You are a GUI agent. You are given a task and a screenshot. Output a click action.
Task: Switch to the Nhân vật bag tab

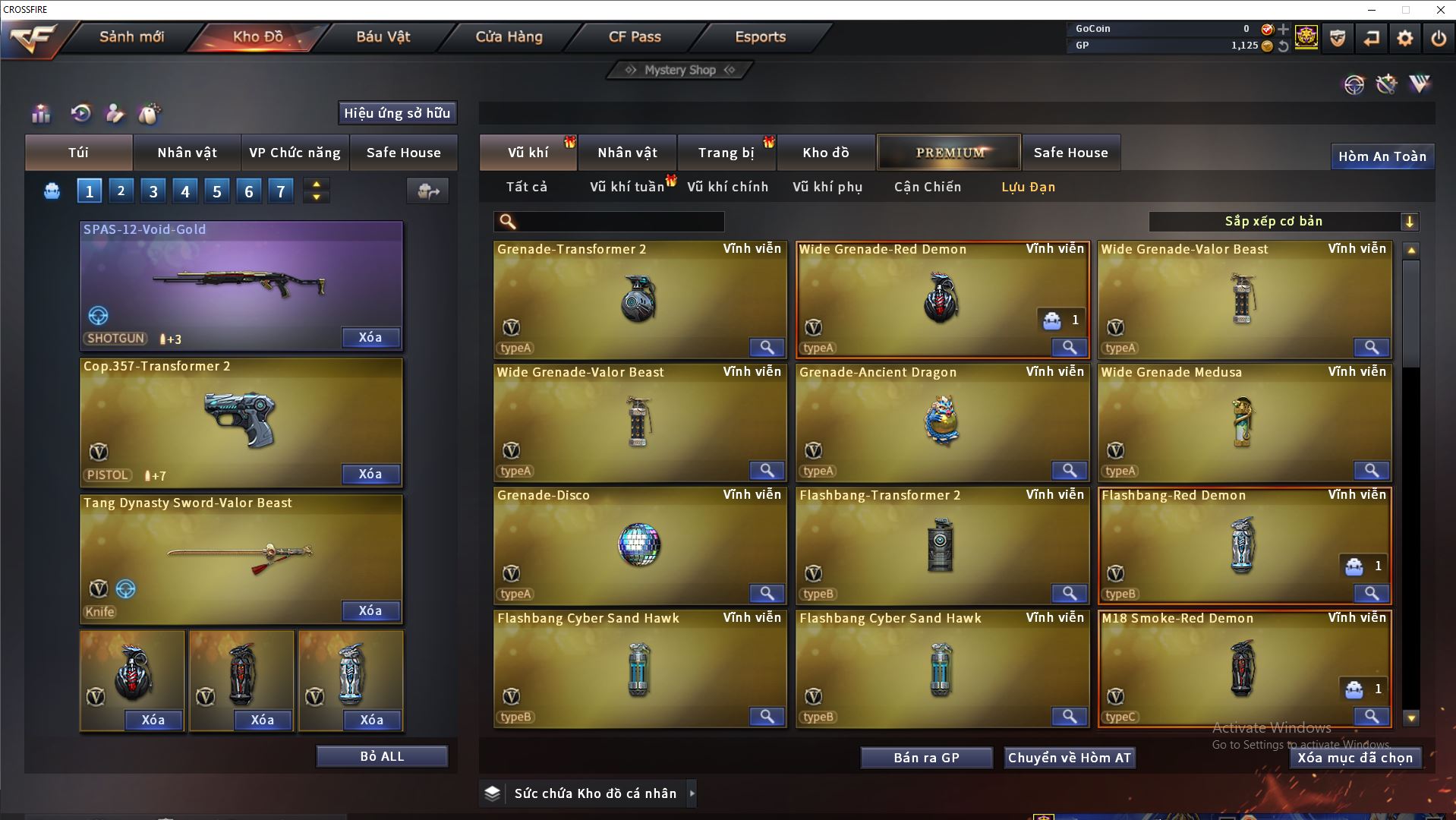pos(187,153)
